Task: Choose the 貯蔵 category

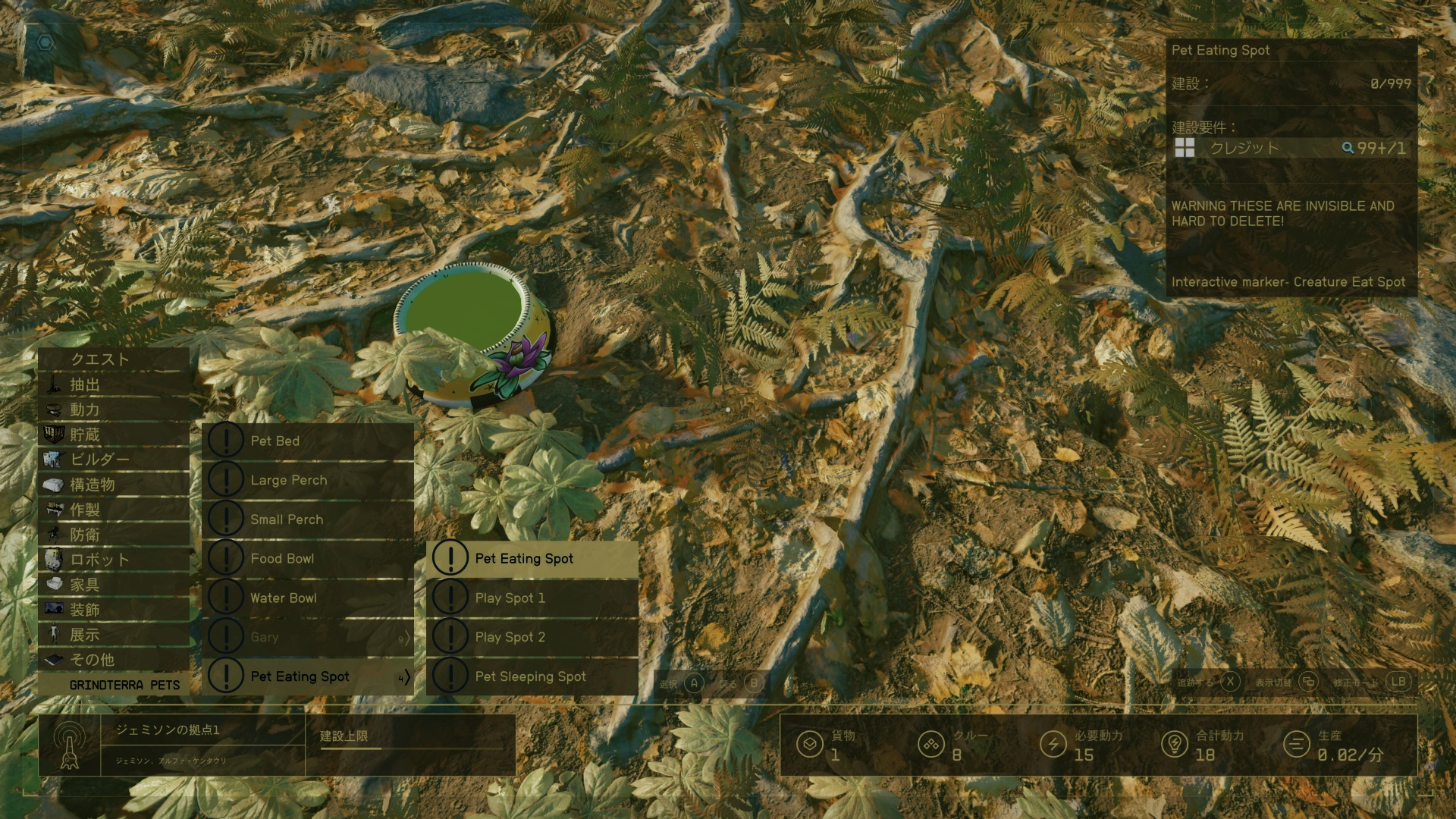Action: [x=114, y=435]
